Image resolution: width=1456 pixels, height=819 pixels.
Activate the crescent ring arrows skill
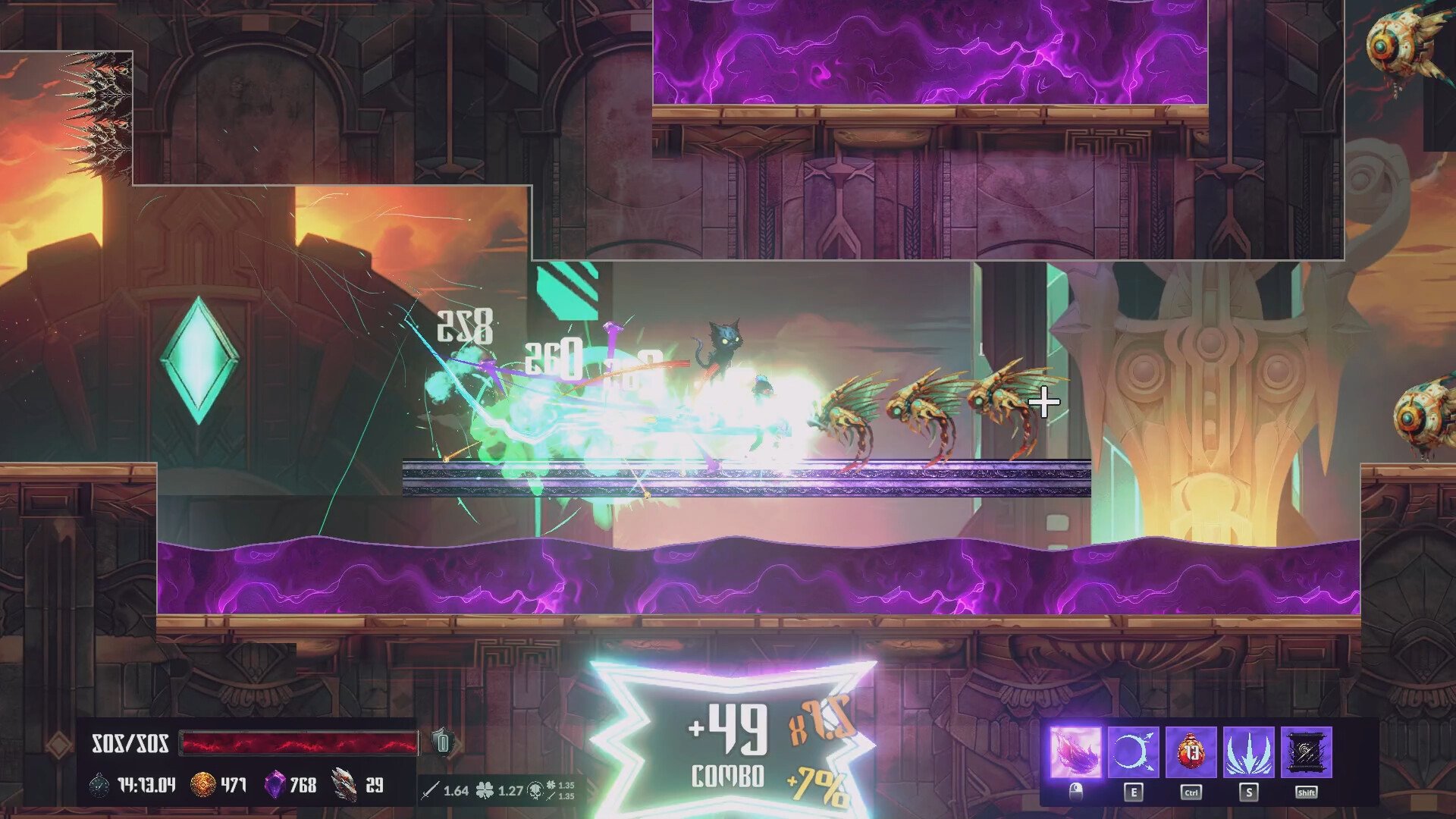pos(1133,752)
